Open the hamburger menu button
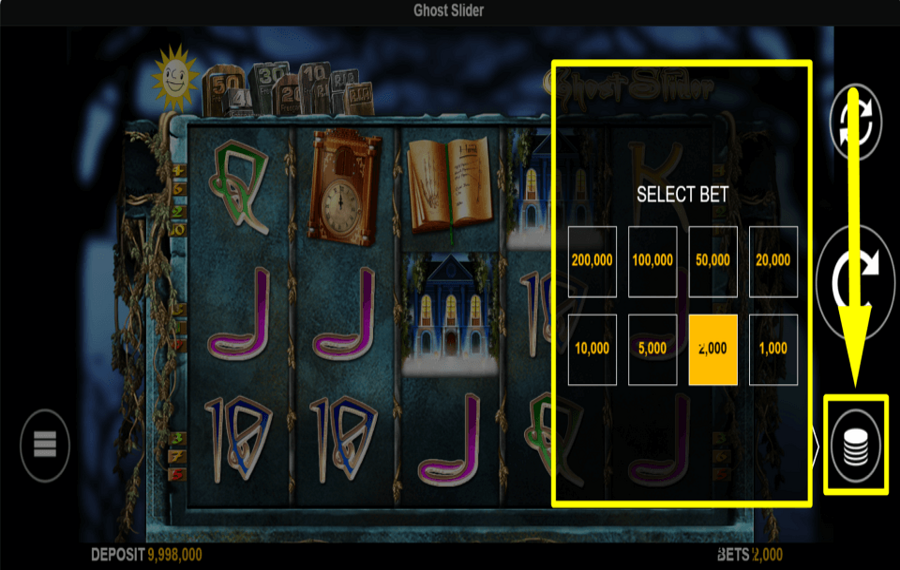This screenshot has height=570, width=900. tap(45, 445)
